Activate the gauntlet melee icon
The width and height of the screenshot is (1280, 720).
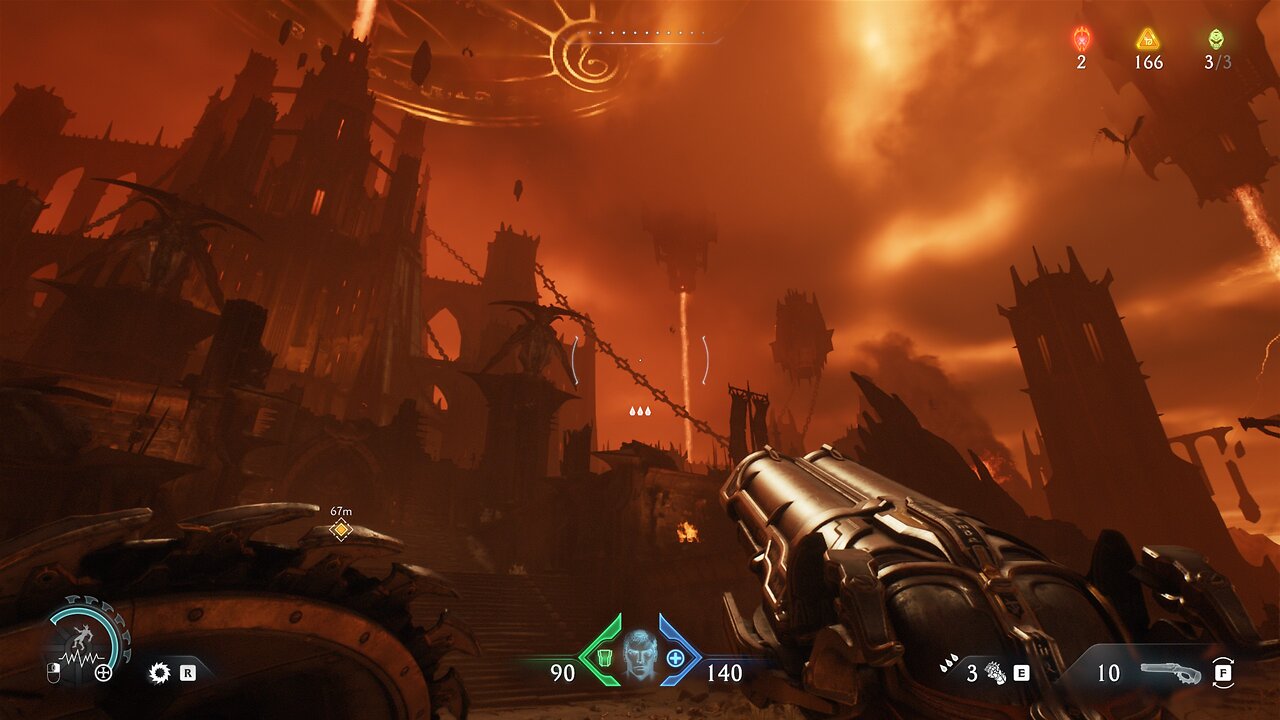pyautogui.click(x=995, y=672)
